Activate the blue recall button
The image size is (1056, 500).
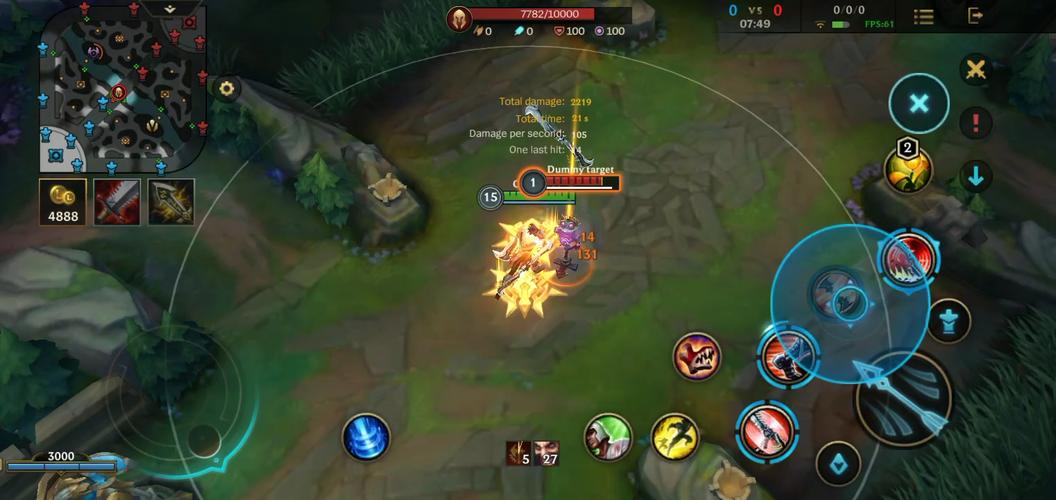(x=365, y=437)
